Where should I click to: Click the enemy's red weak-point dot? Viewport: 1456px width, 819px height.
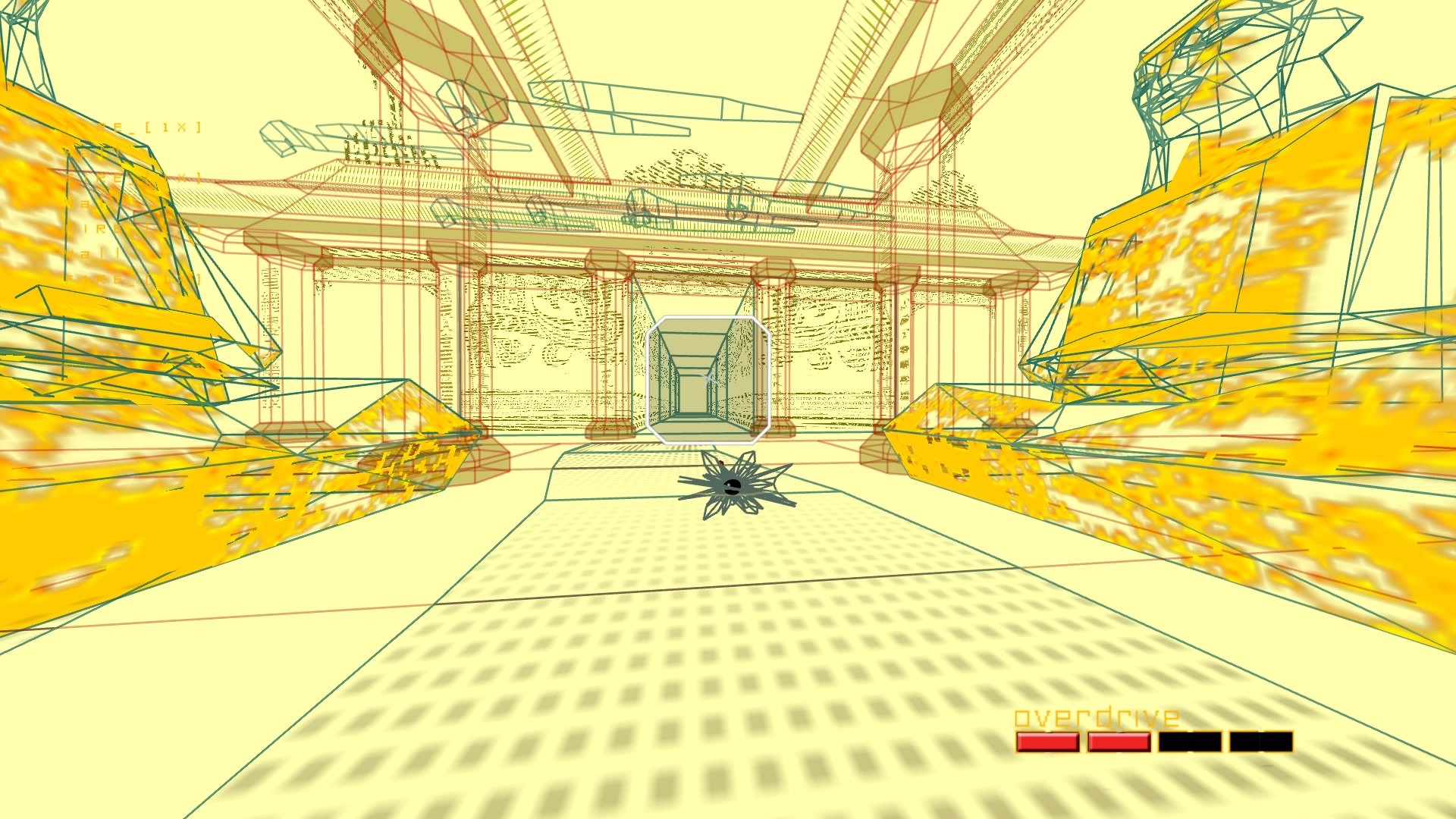[x=722, y=463]
